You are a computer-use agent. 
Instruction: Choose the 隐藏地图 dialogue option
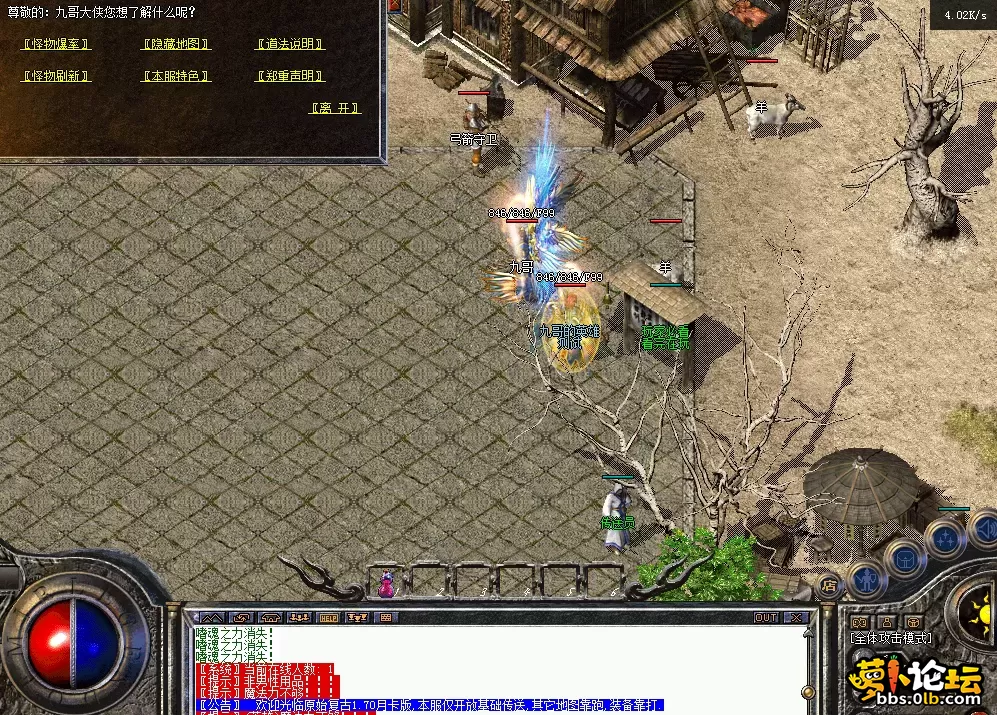coord(176,44)
